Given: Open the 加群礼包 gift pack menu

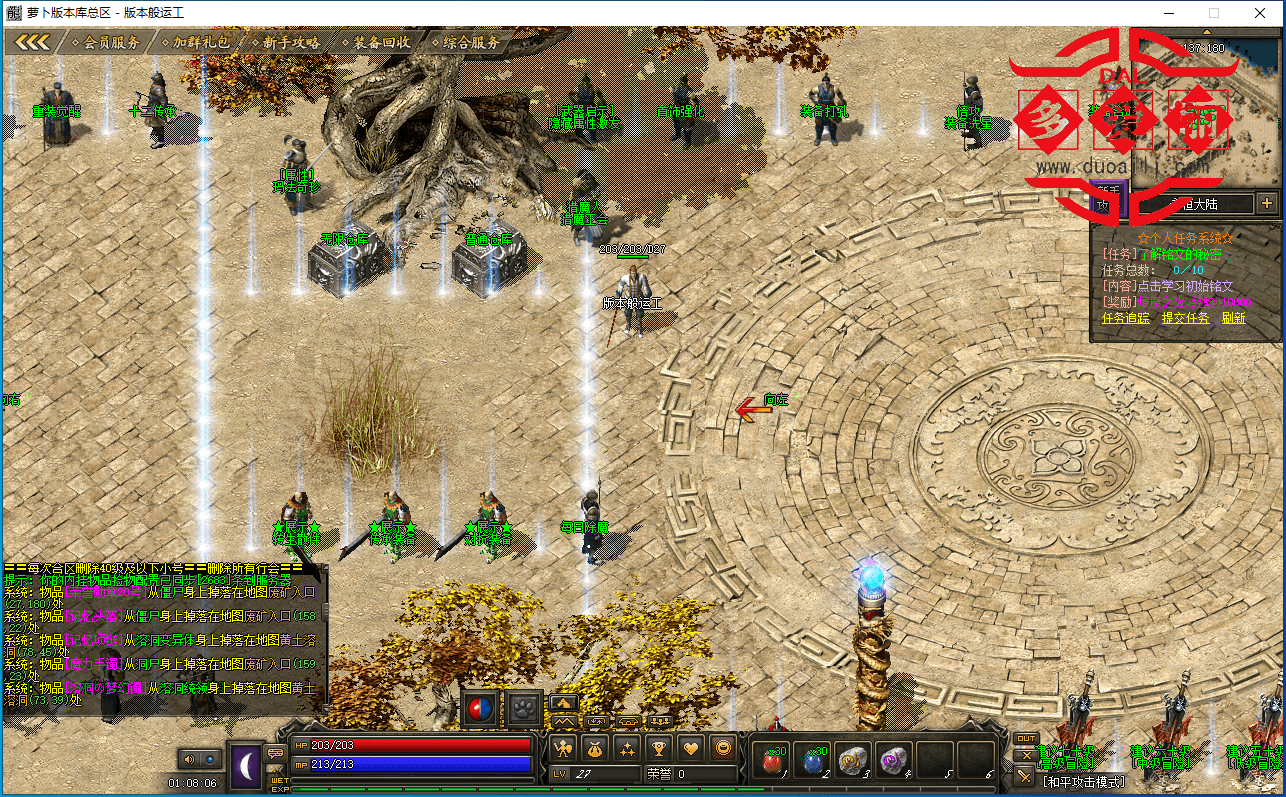Looking at the screenshot, I should pyautogui.click(x=201, y=42).
